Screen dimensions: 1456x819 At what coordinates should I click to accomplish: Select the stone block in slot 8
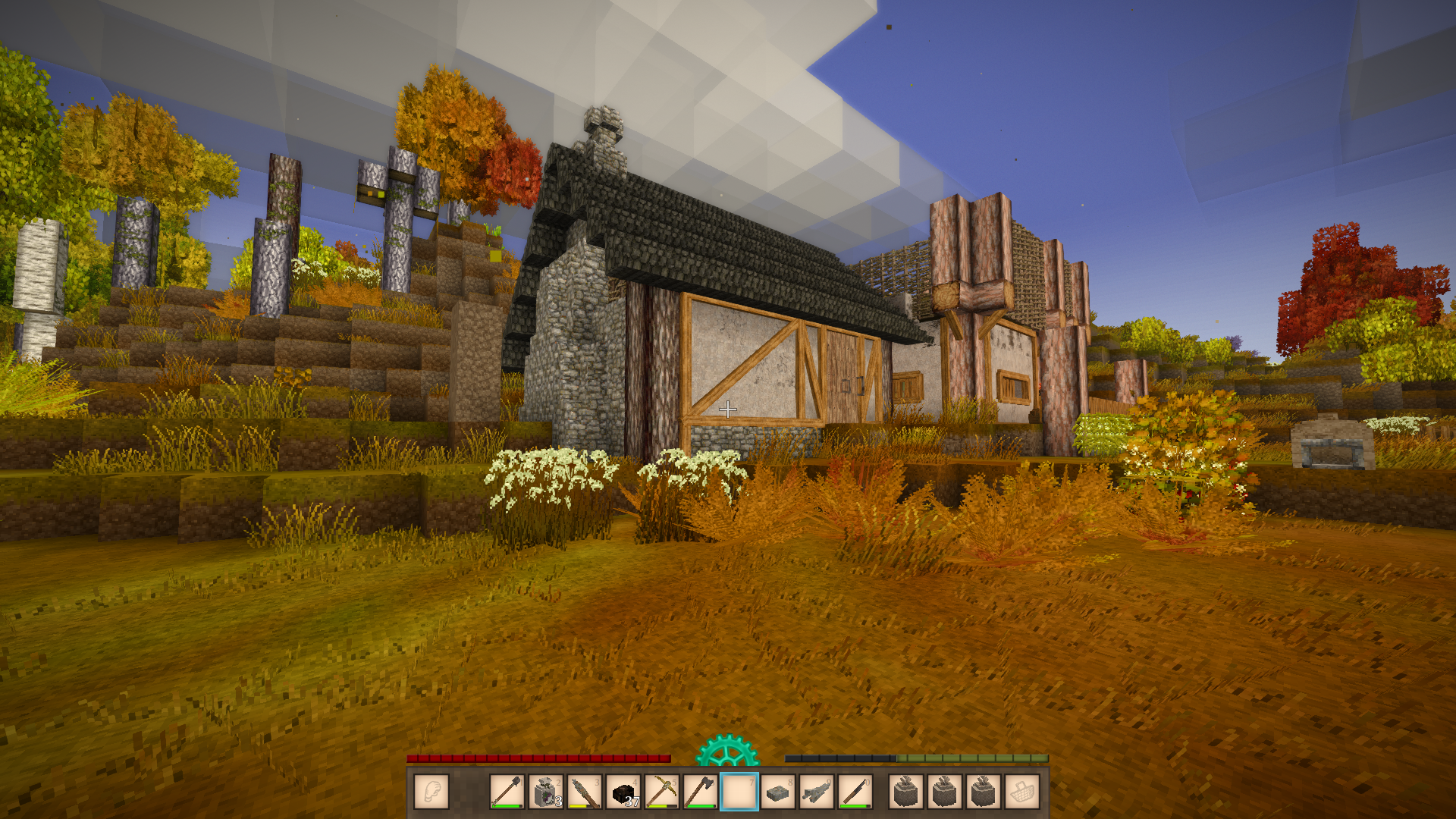(778, 792)
